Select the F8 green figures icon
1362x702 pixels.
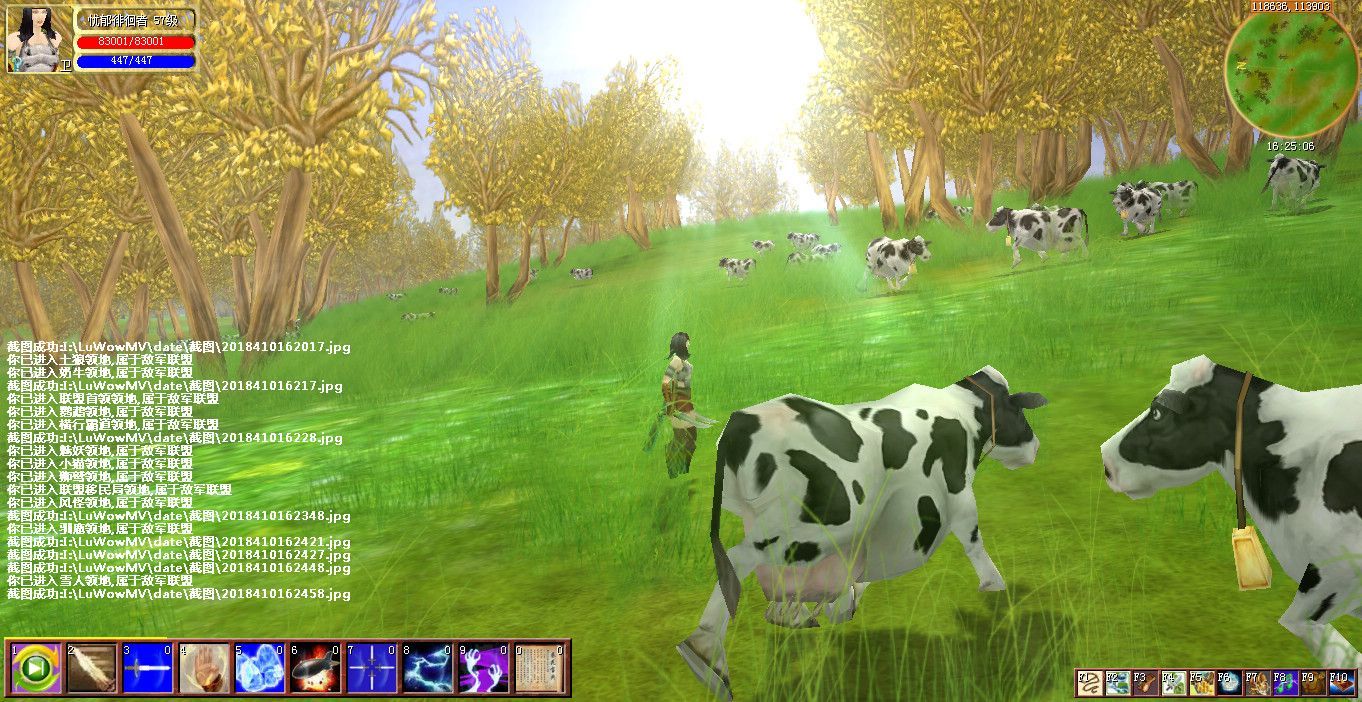[x=1285, y=683]
